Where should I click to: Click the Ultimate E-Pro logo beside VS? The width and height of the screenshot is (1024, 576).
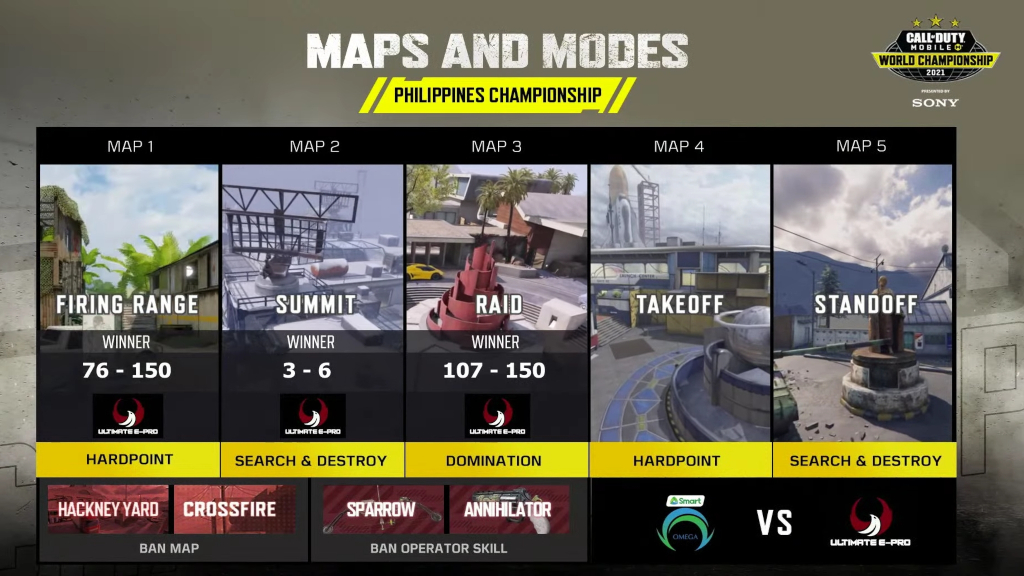tap(870, 522)
